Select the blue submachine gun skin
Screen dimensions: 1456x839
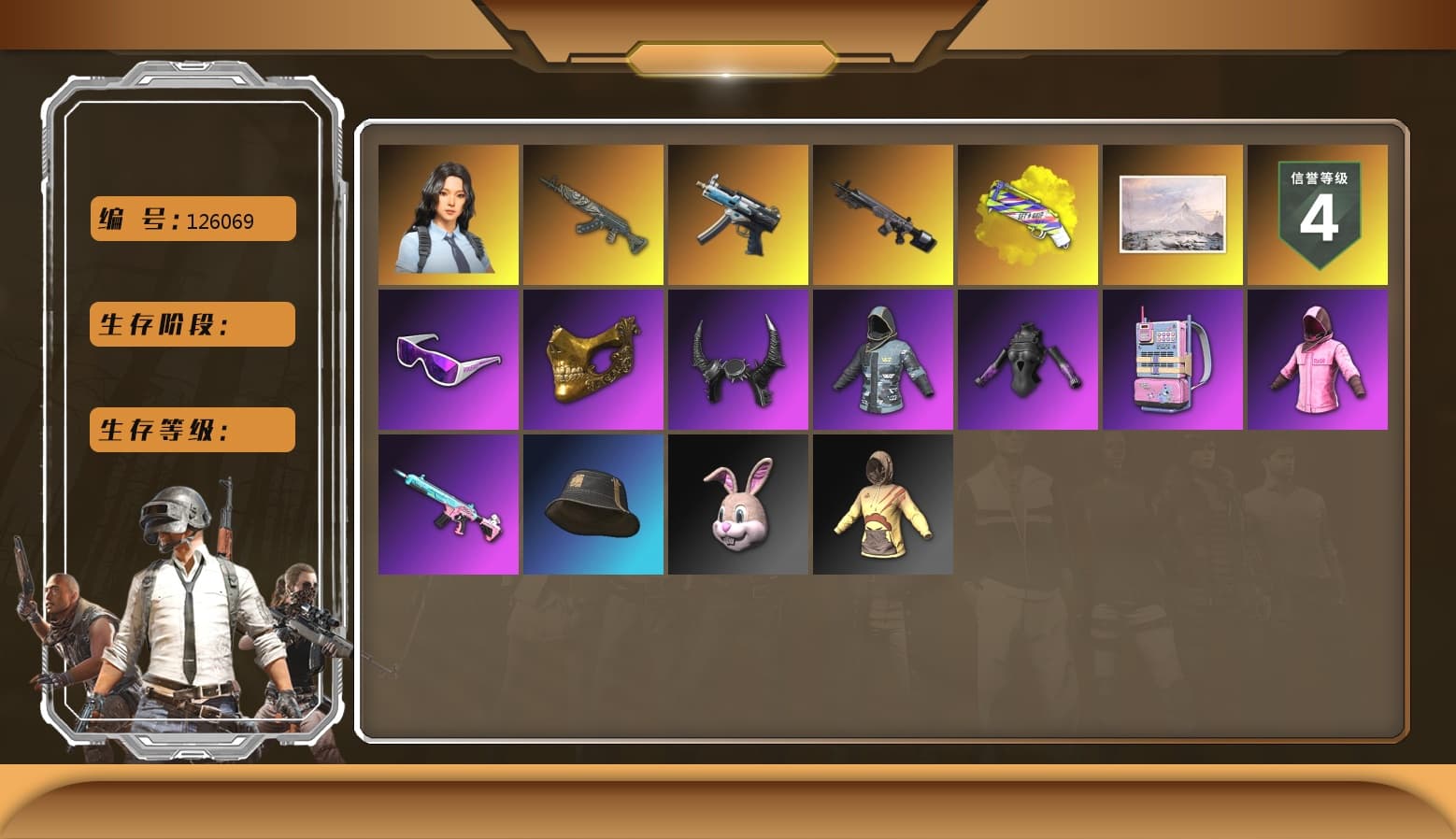(x=737, y=214)
